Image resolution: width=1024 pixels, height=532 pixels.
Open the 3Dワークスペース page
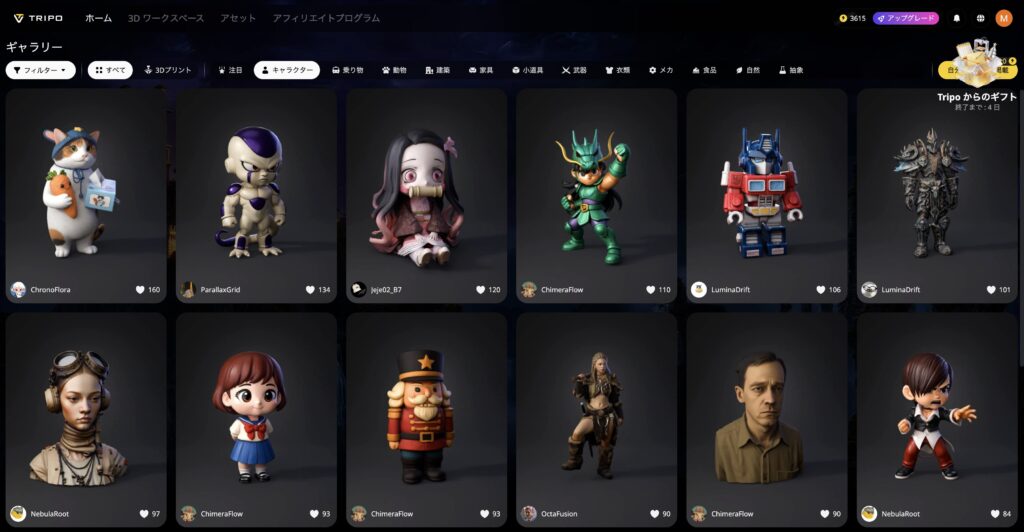[166, 18]
